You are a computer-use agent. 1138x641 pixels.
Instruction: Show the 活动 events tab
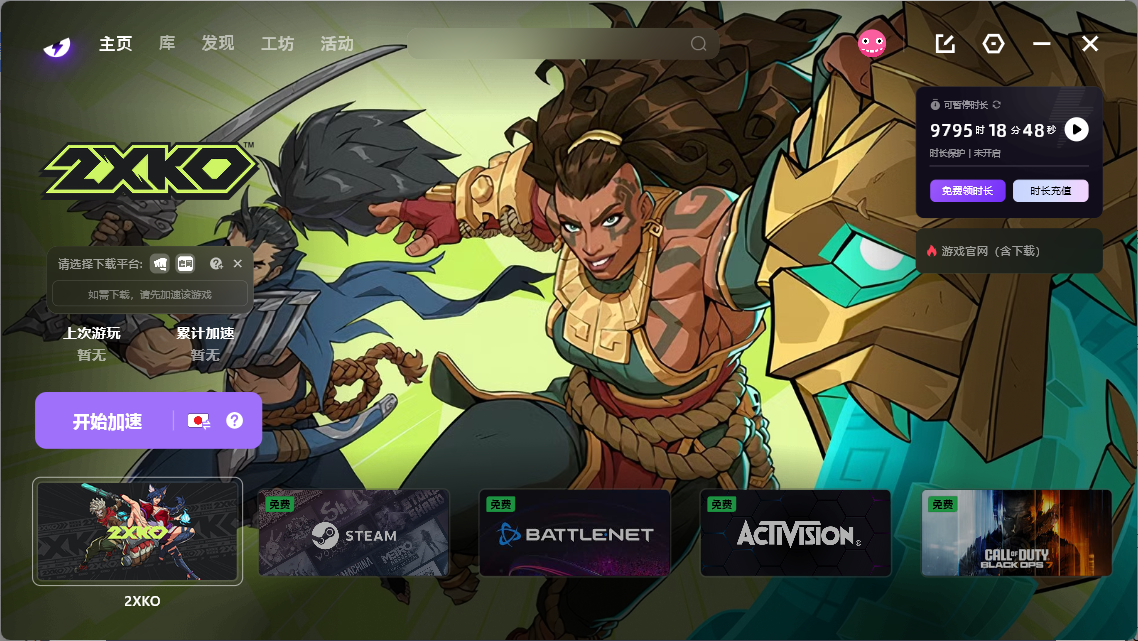337,44
